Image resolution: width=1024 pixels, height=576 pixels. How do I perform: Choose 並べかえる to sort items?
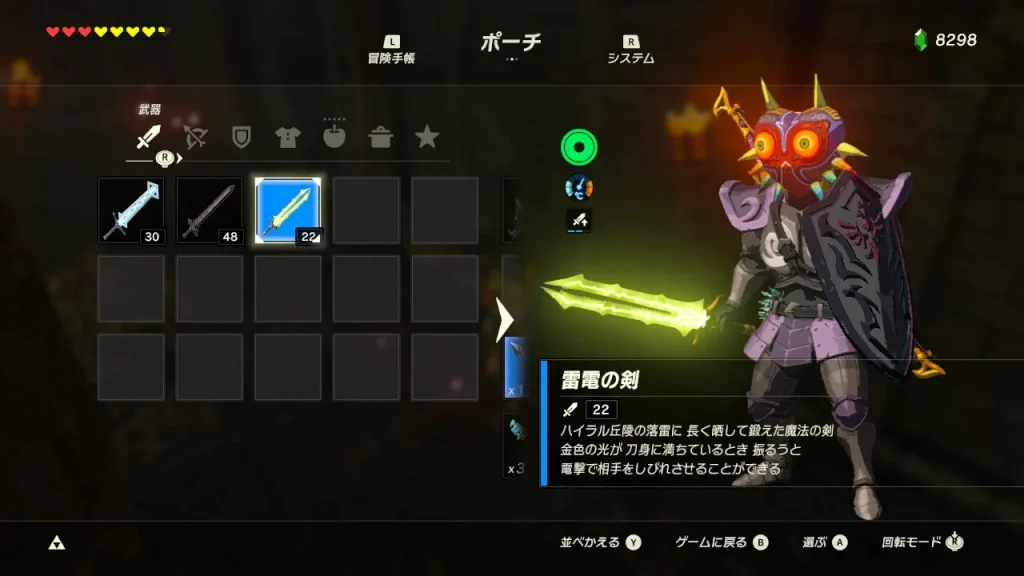(600, 542)
